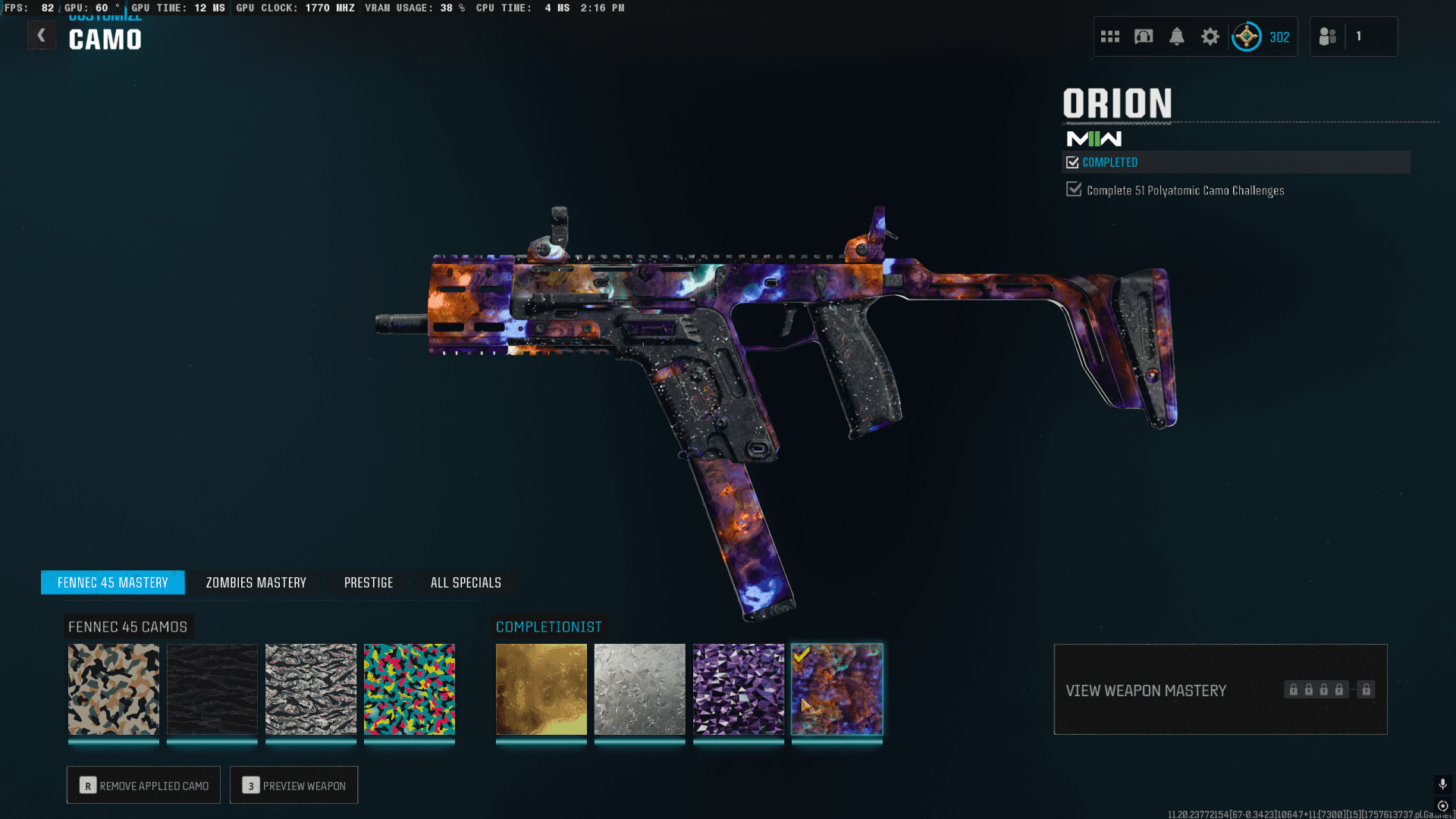Select the equipped Orion galaxy camo
The image size is (1456, 819).
837,689
